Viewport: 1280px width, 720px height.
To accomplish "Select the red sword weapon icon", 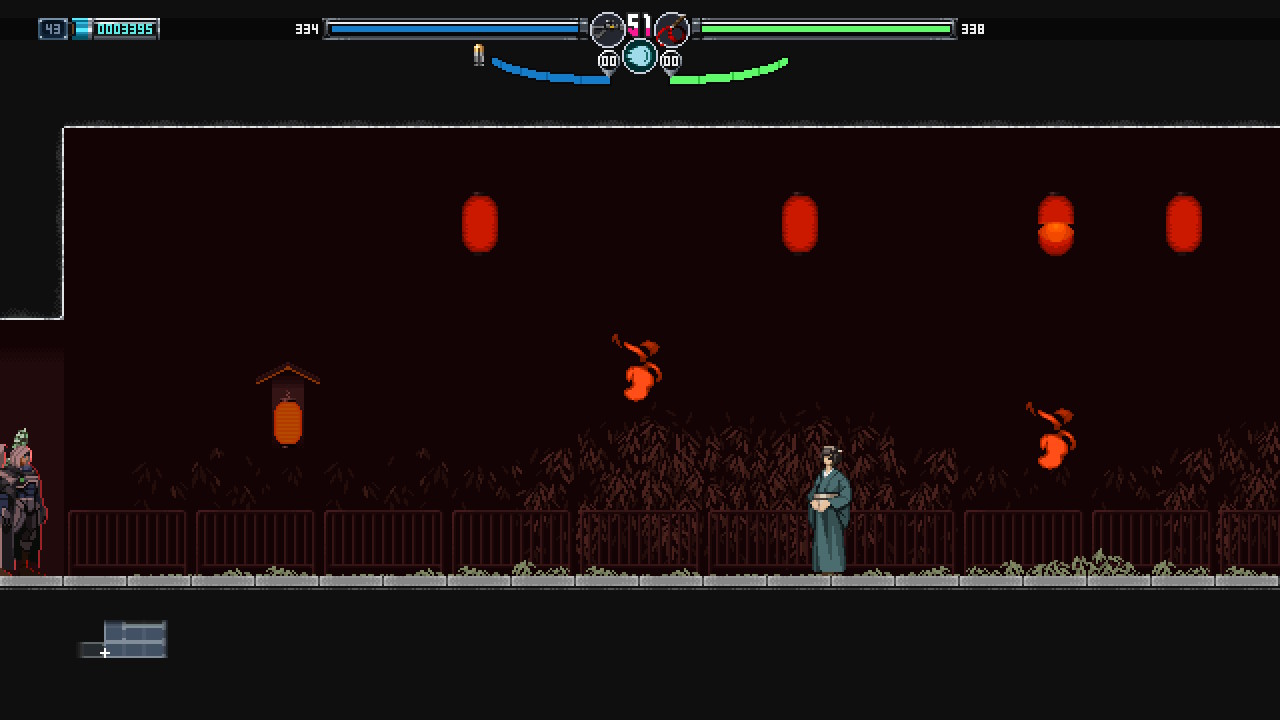I will click(672, 29).
